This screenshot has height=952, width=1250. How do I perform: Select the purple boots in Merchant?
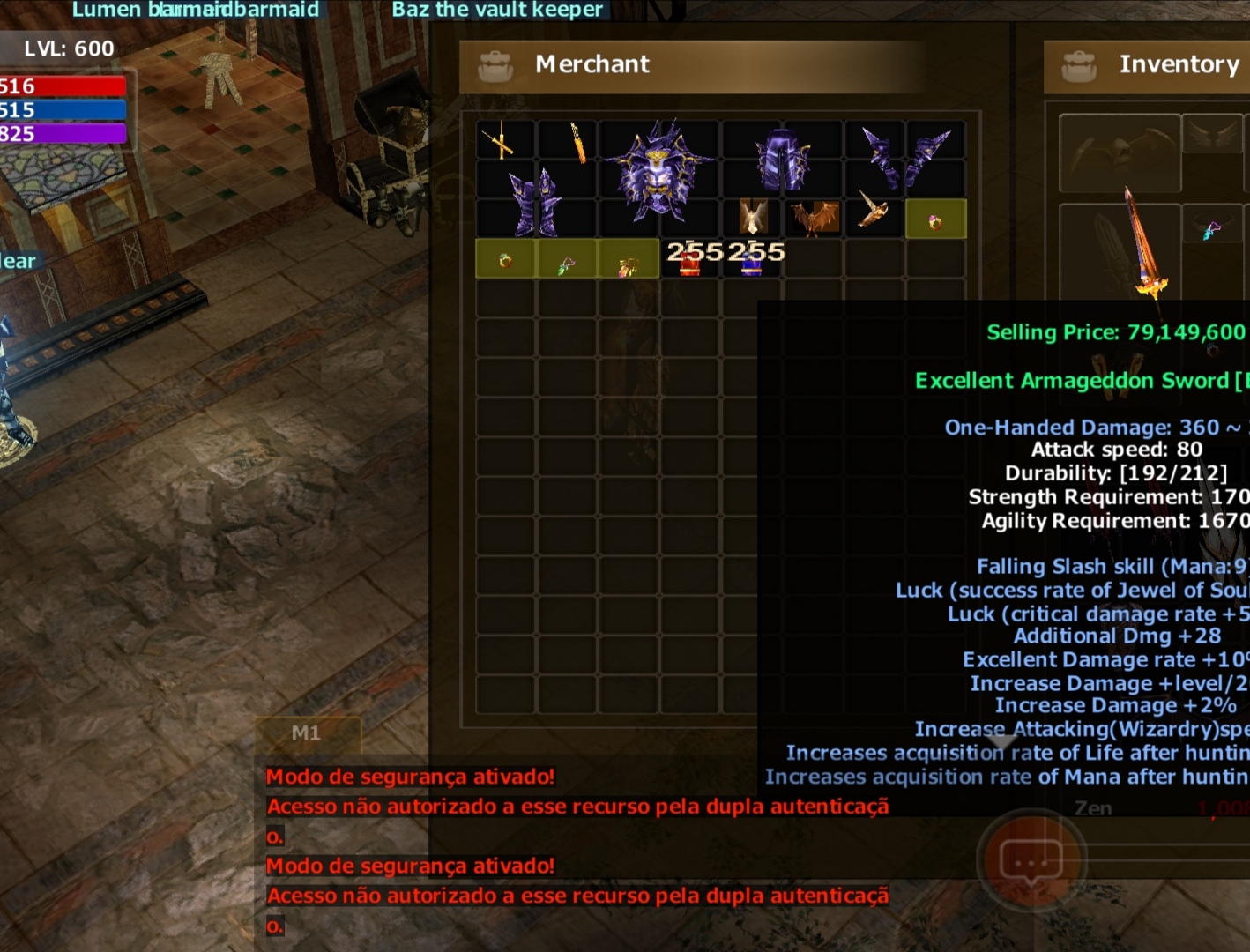(x=536, y=203)
